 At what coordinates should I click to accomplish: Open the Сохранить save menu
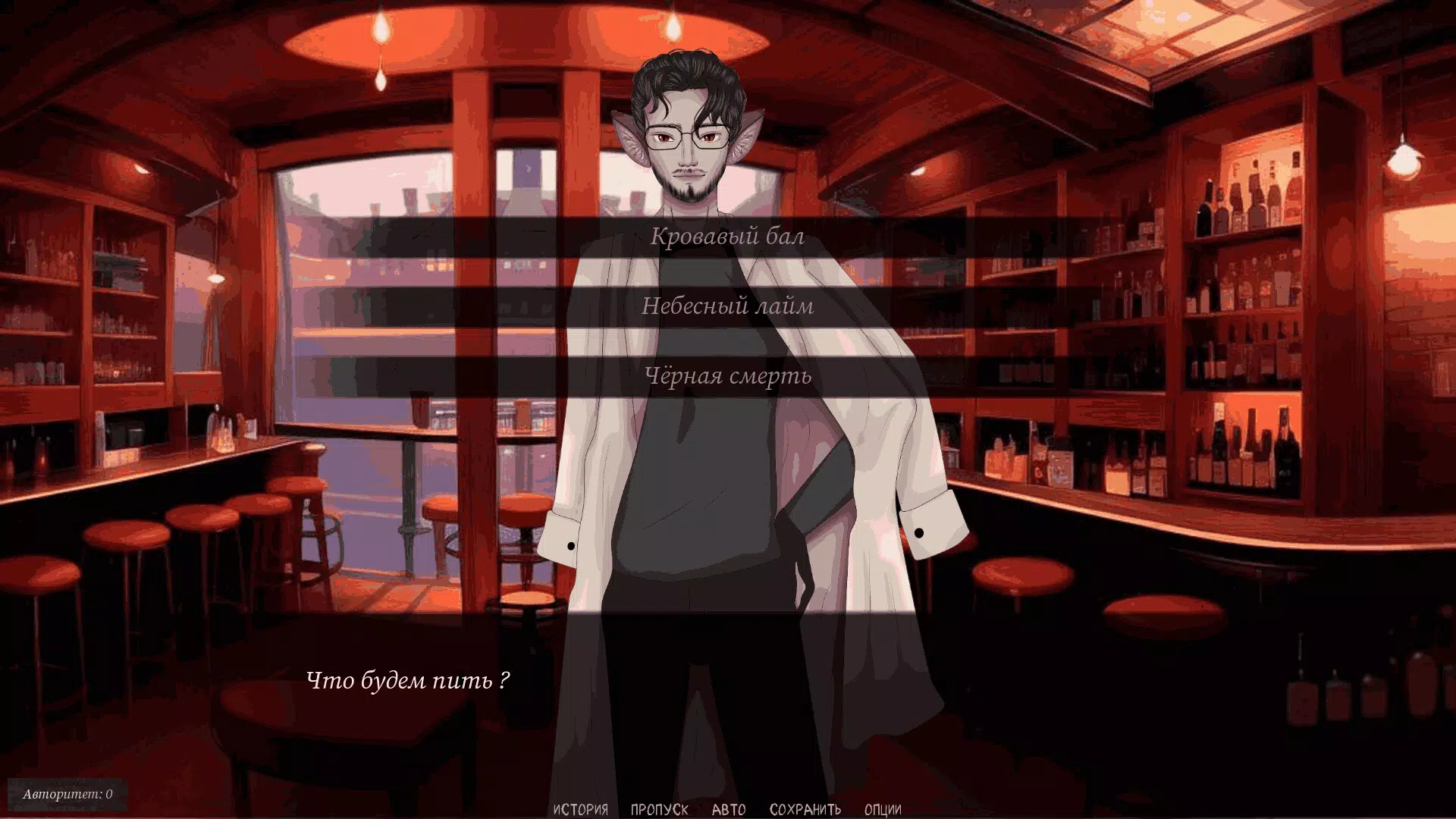click(x=805, y=809)
